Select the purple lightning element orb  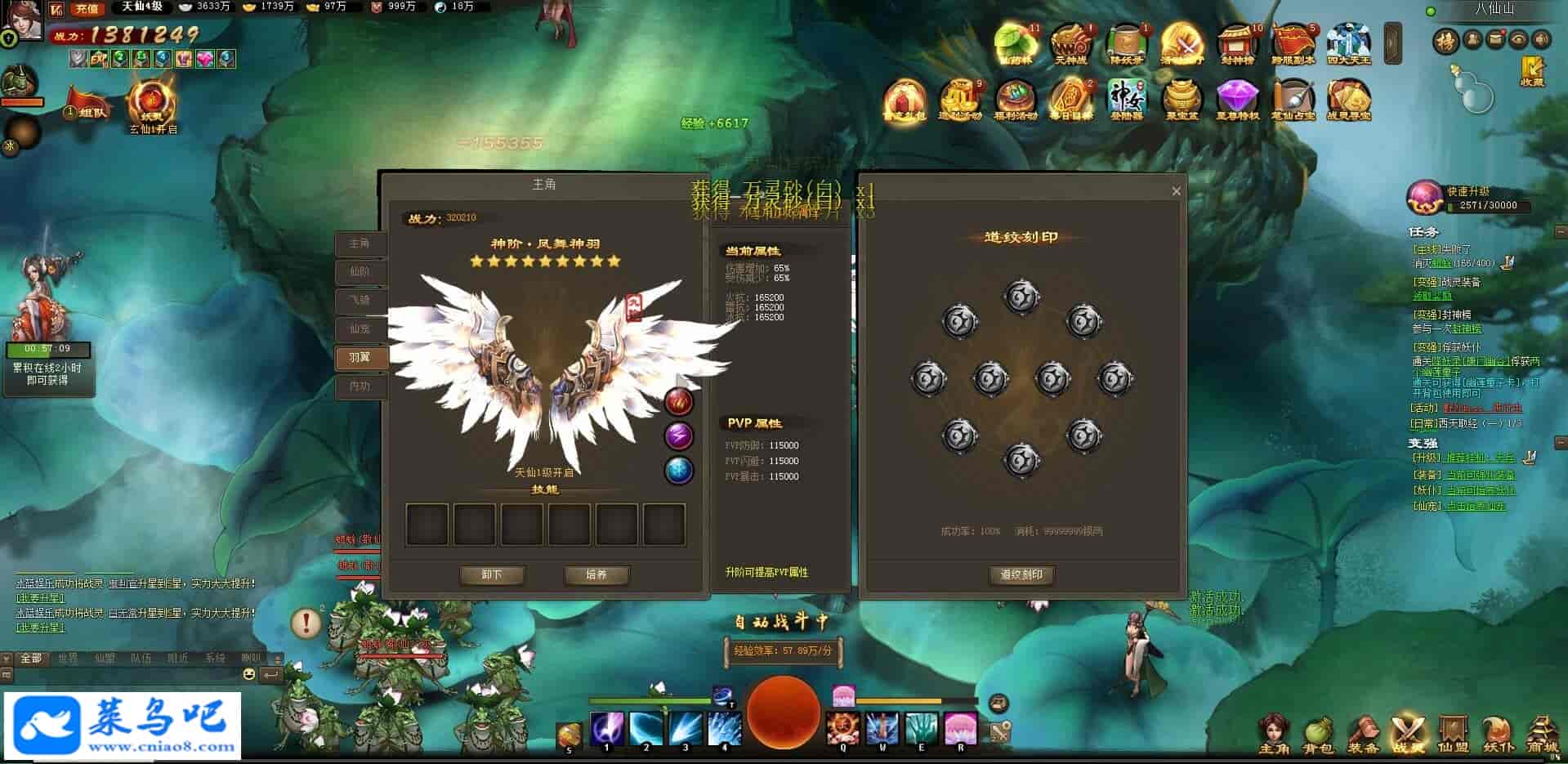[x=679, y=436]
